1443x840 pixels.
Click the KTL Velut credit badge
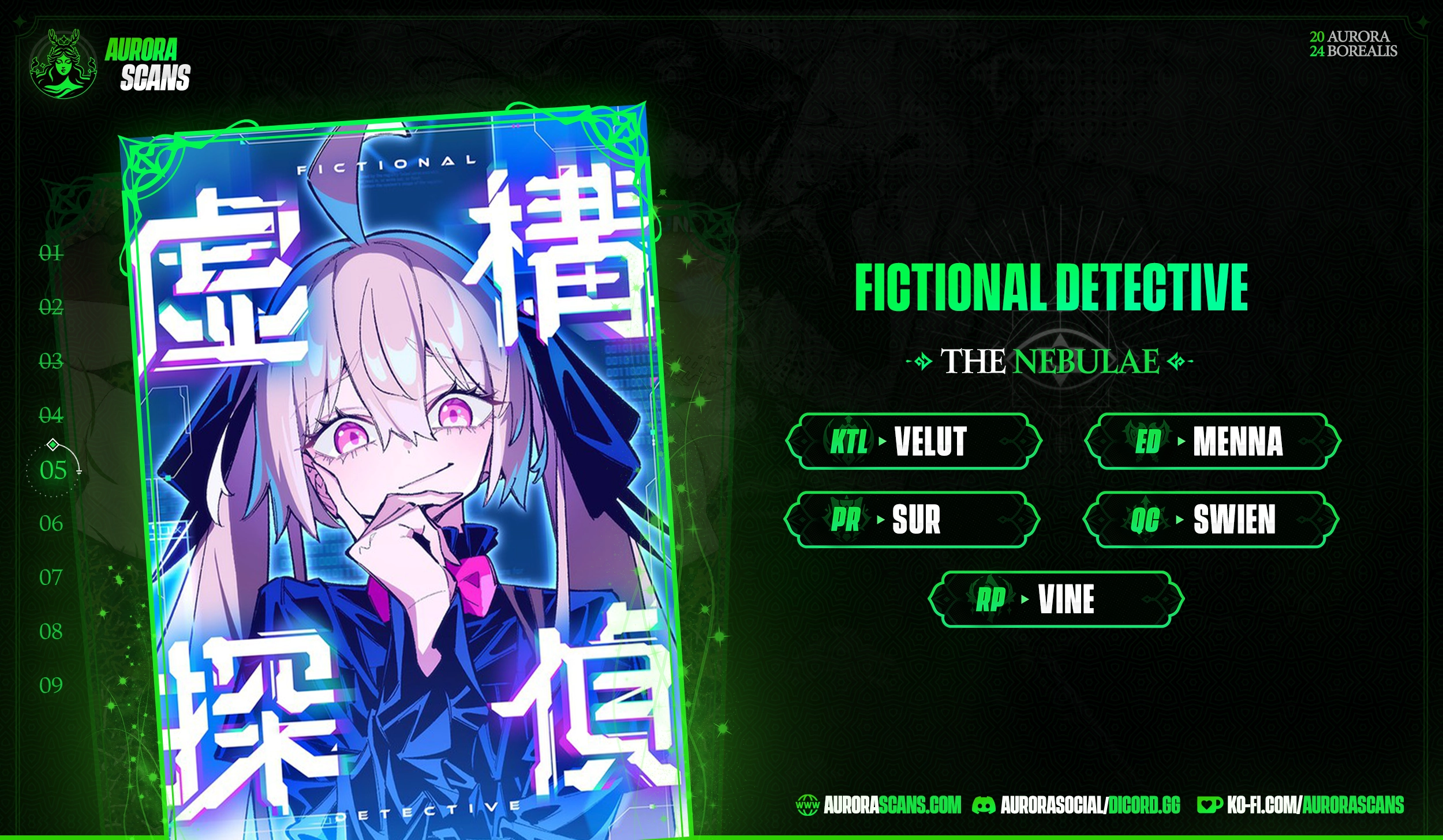click(913, 442)
